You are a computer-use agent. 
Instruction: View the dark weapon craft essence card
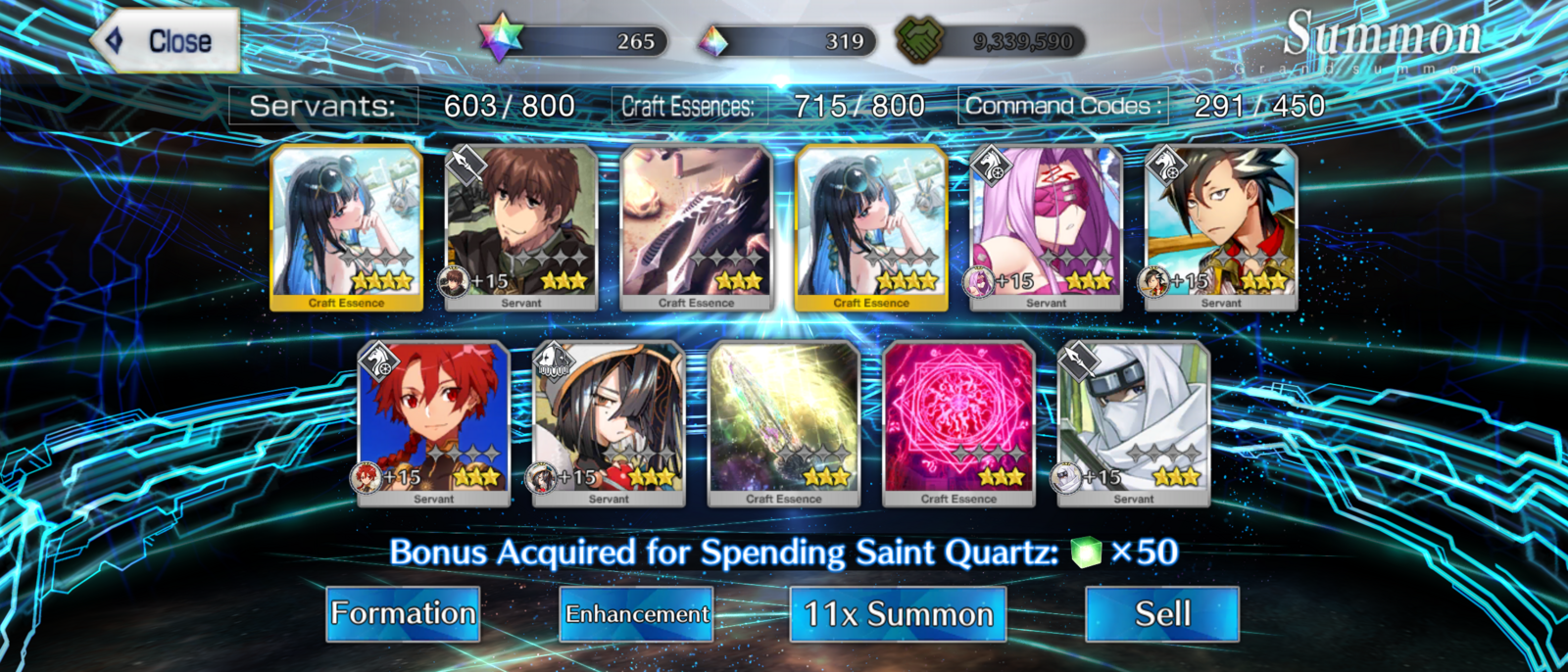[696, 227]
